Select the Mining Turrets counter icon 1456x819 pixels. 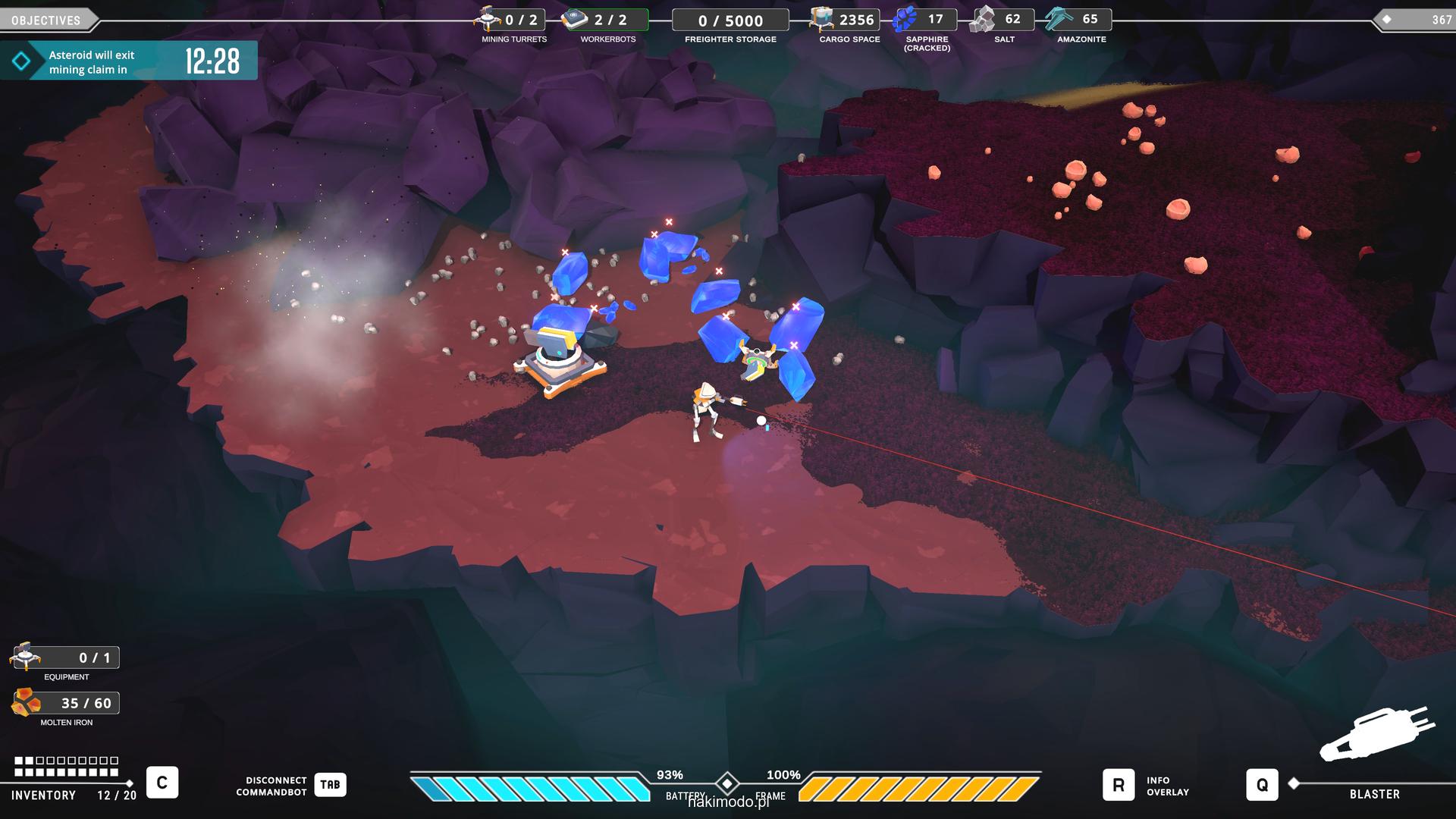click(x=488, y=19)
